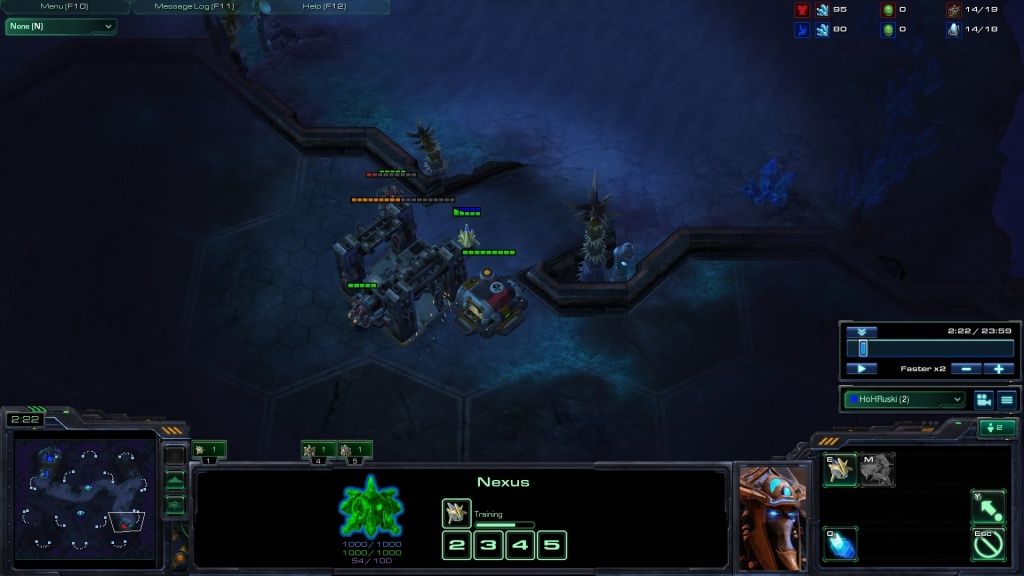Image resolution: width=1024 pixels, height=576 pixels.
Task: Open the Menu (F10) button
Action: (x=65, y=7)
